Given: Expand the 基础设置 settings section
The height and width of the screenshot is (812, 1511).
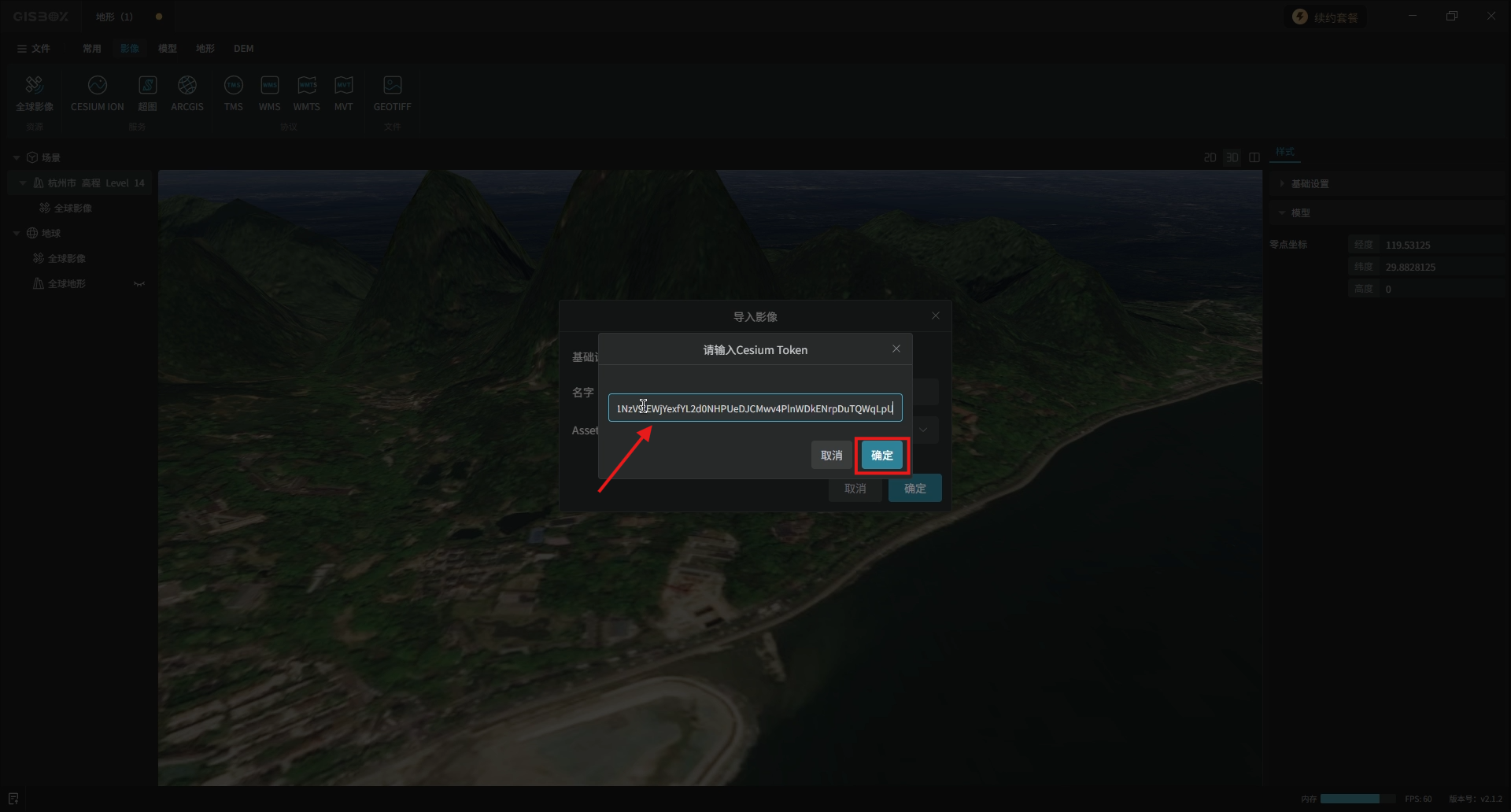Looking at the screenshot, I should click(1310, 184).
